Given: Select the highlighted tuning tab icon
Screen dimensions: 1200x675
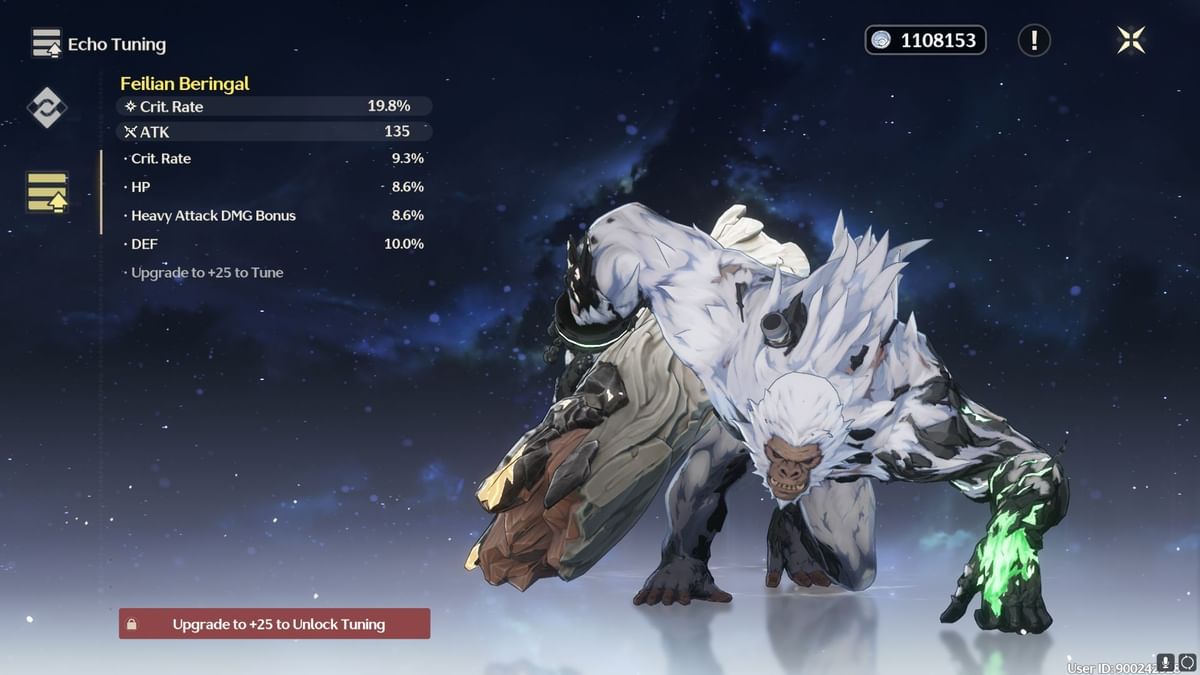Looking at the screenshot, I should (x=47, y=192).
